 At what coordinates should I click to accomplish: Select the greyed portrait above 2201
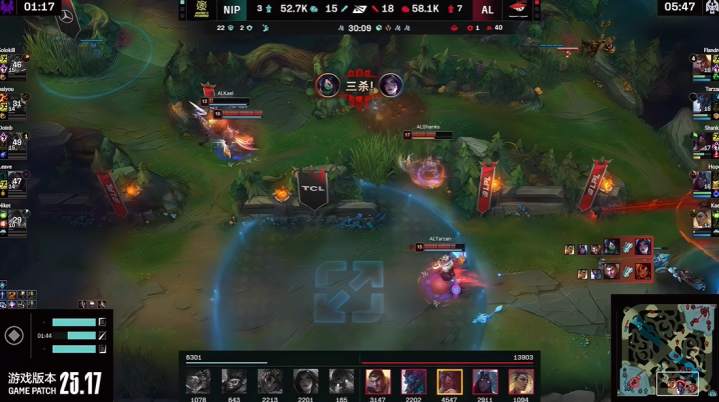(305, 381)
